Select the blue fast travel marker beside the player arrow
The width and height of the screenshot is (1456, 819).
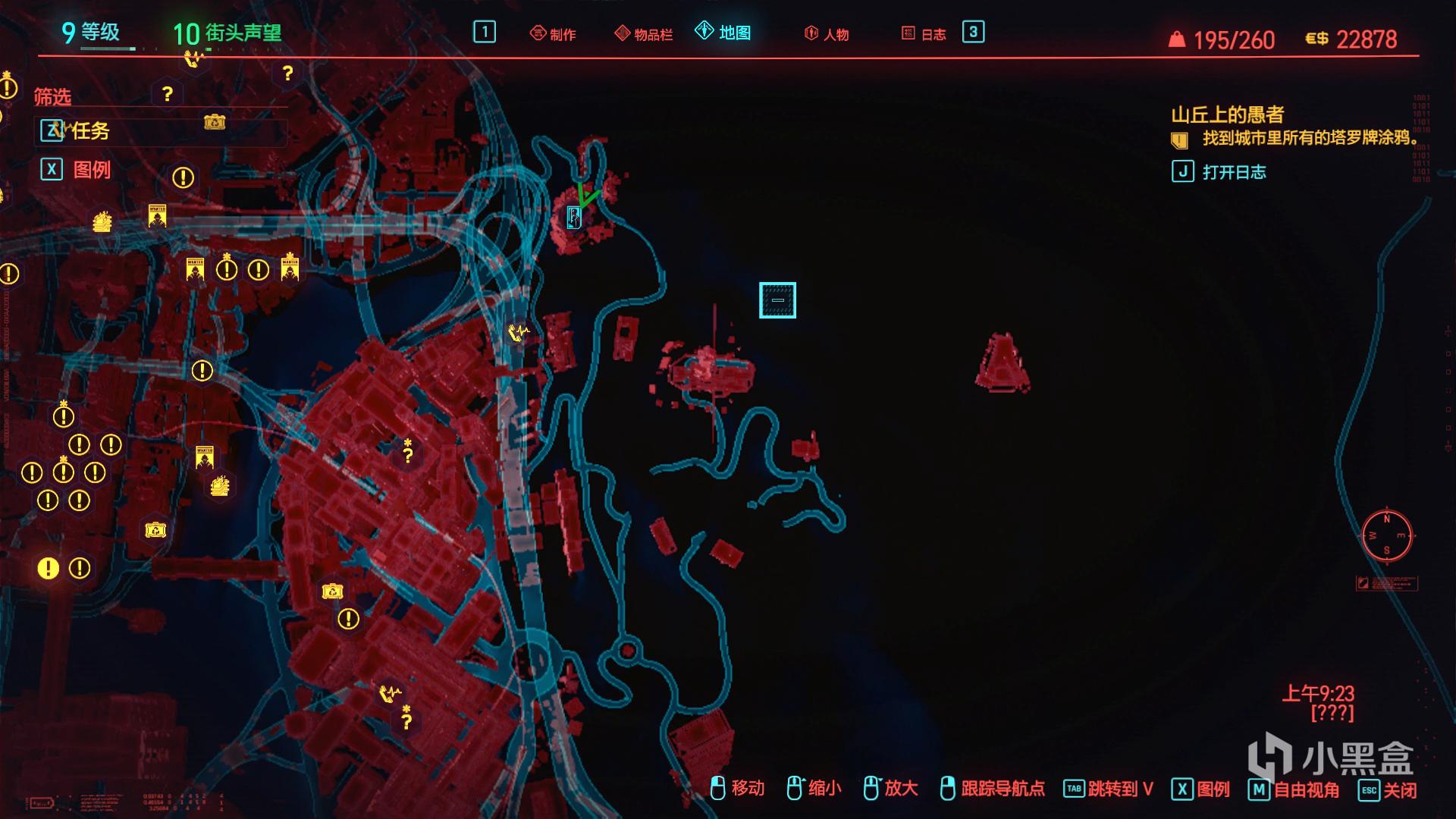pos(574,218)
